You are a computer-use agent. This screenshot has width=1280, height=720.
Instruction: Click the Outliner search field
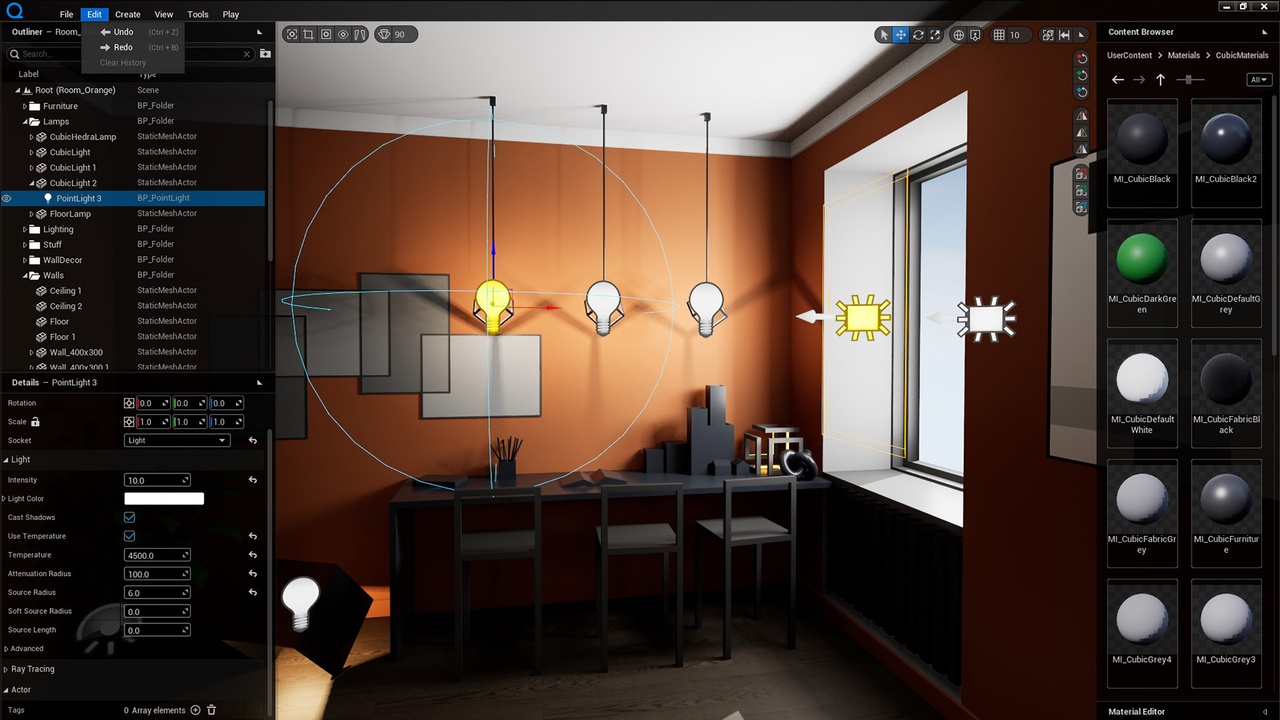[x=130, y=54]
